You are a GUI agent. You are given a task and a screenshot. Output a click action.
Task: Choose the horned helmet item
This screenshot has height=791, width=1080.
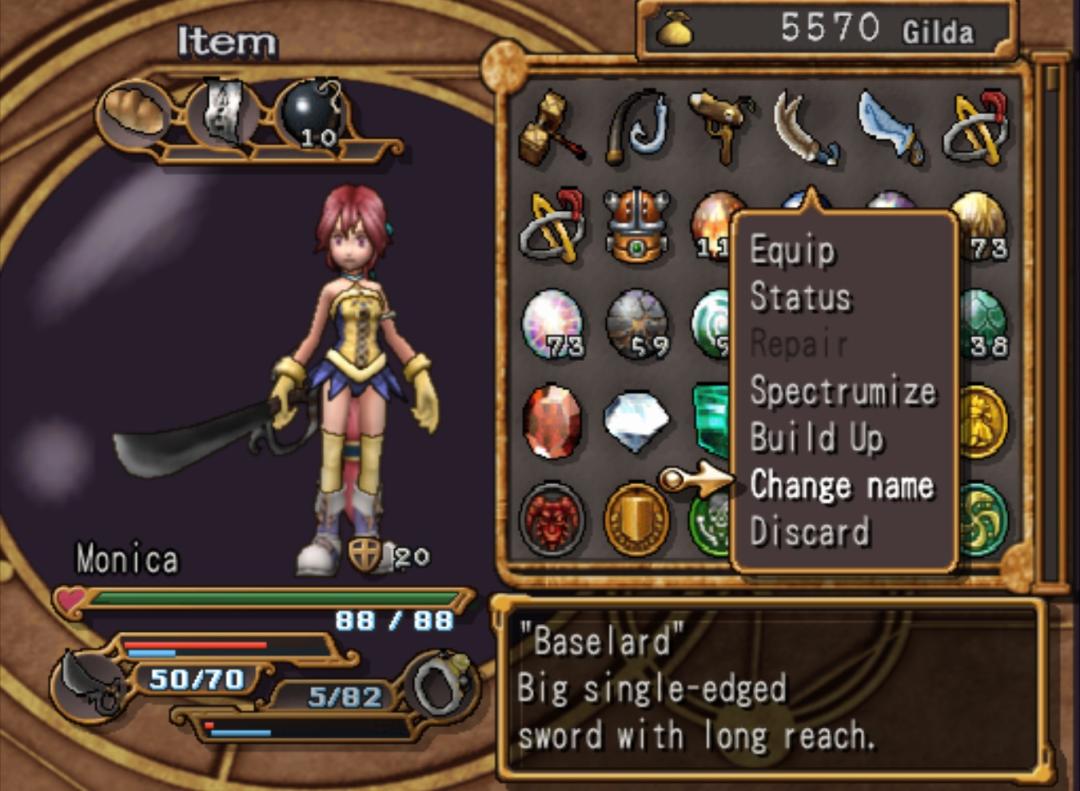pos(636,224)
